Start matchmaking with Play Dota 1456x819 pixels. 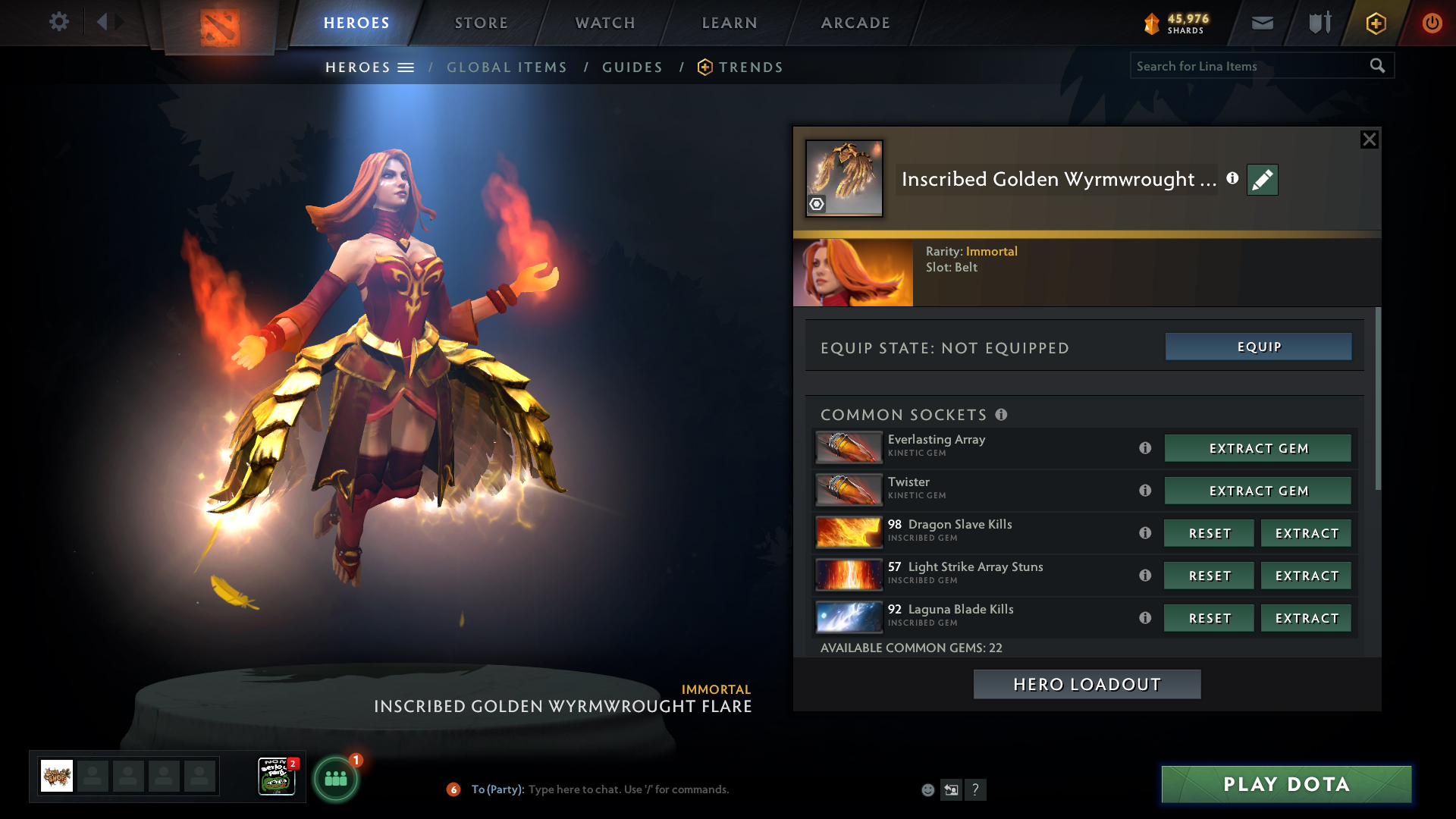click(1286, 784)
